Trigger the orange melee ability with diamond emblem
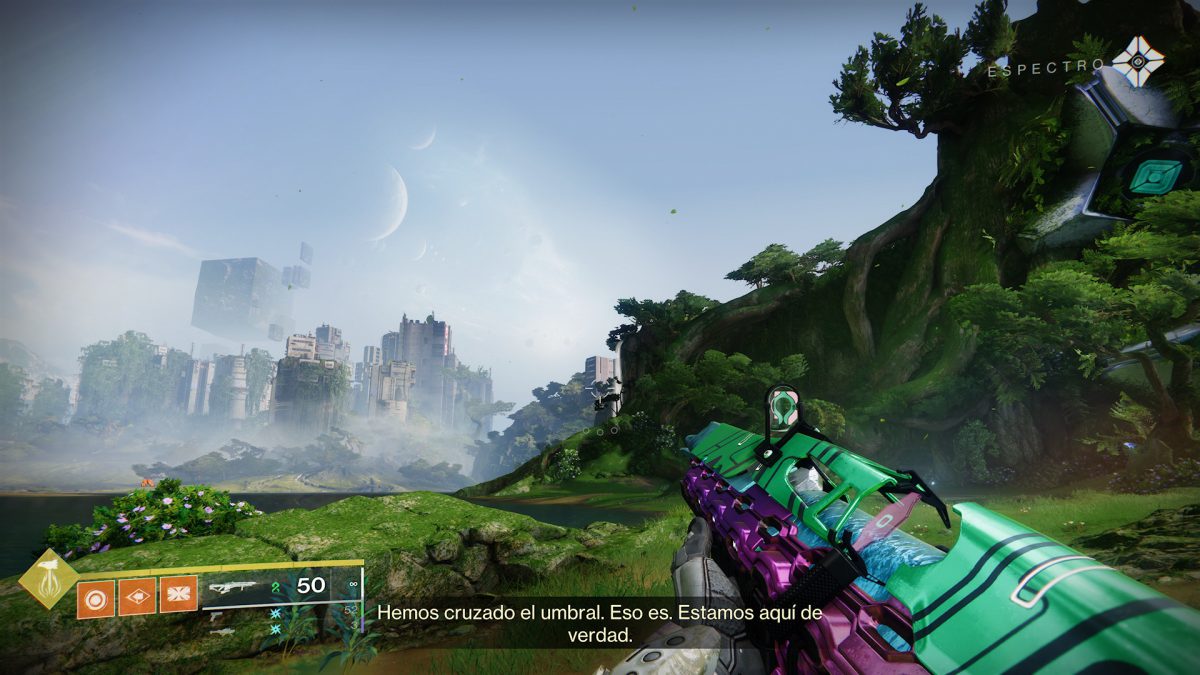The image size is (1200, 675). (x=137, y=597)
